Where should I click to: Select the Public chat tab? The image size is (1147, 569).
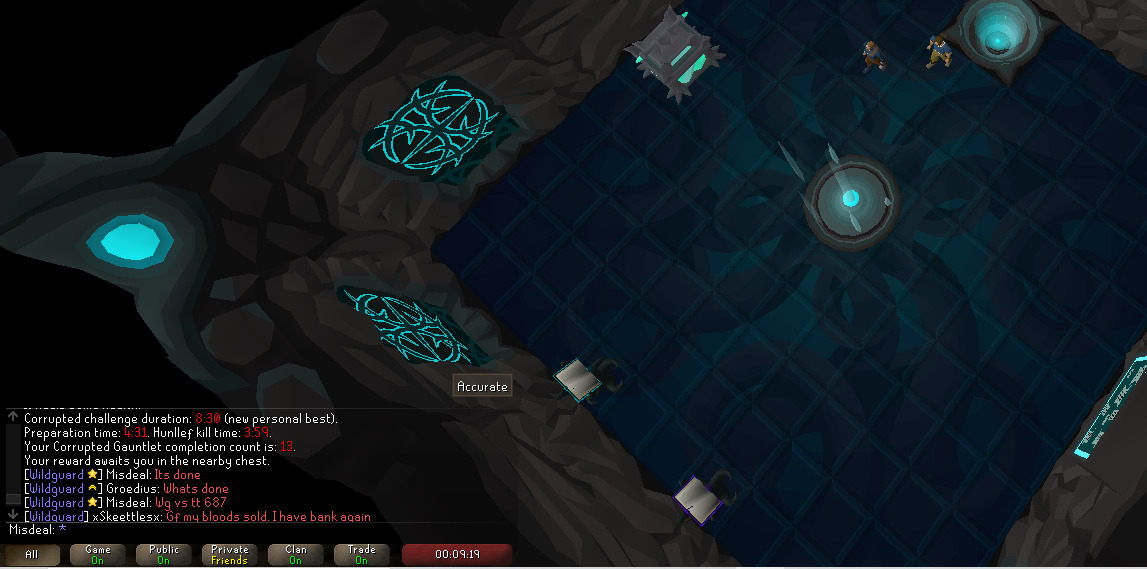point(164,554)
